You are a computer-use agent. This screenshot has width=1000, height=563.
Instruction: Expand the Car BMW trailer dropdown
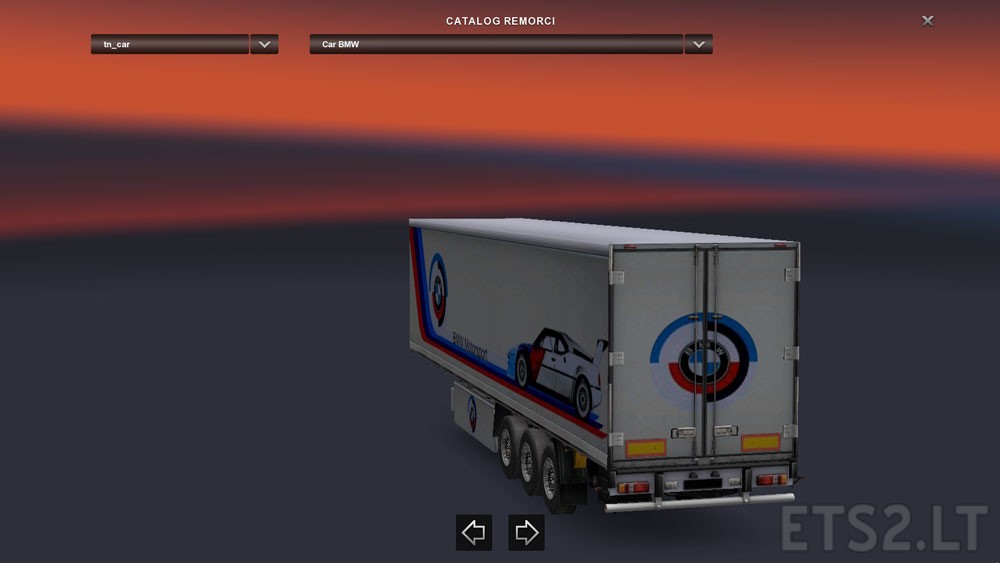coord(698,44)
